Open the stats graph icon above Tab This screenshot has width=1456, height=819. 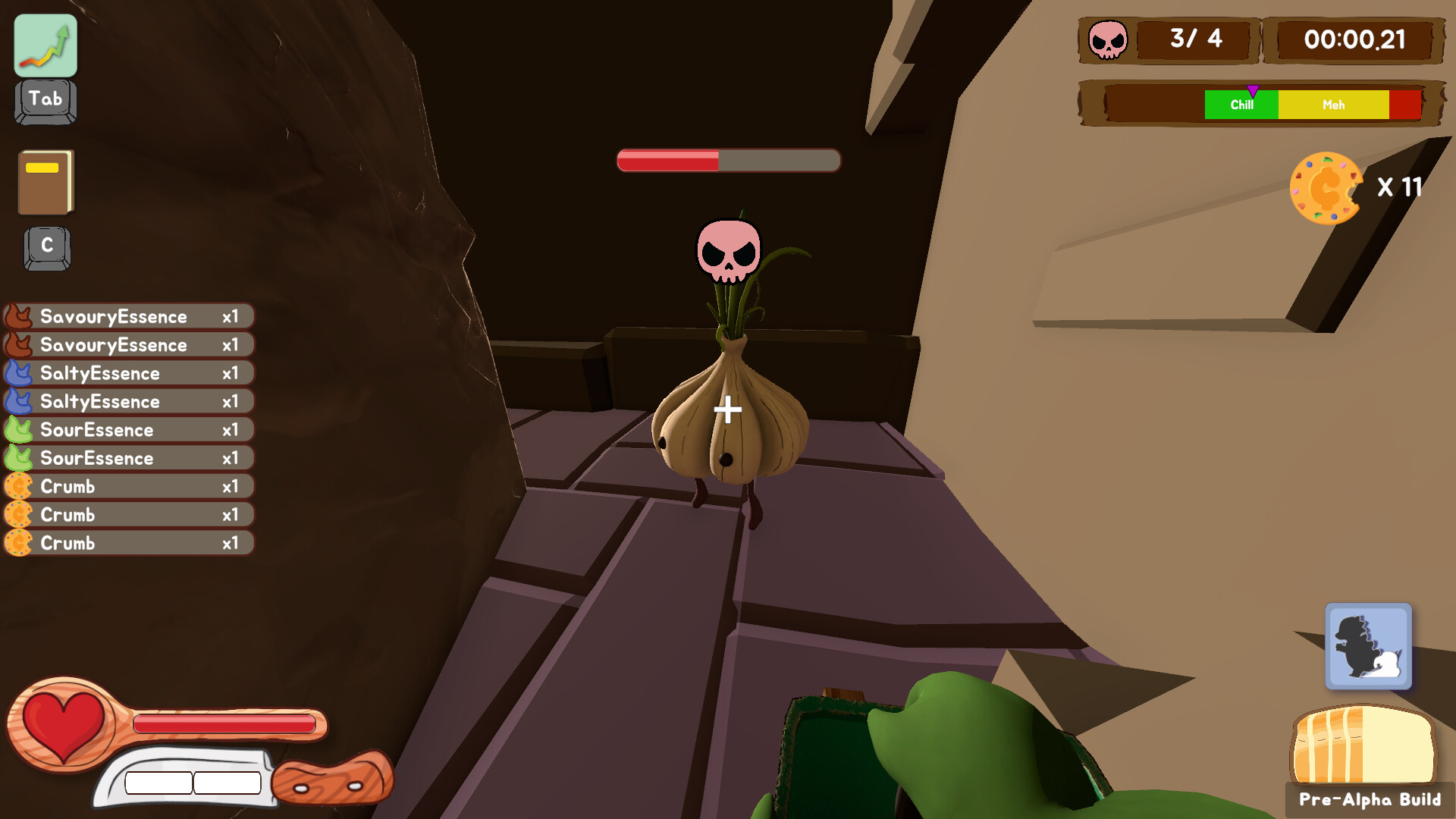tap(44, 45)
